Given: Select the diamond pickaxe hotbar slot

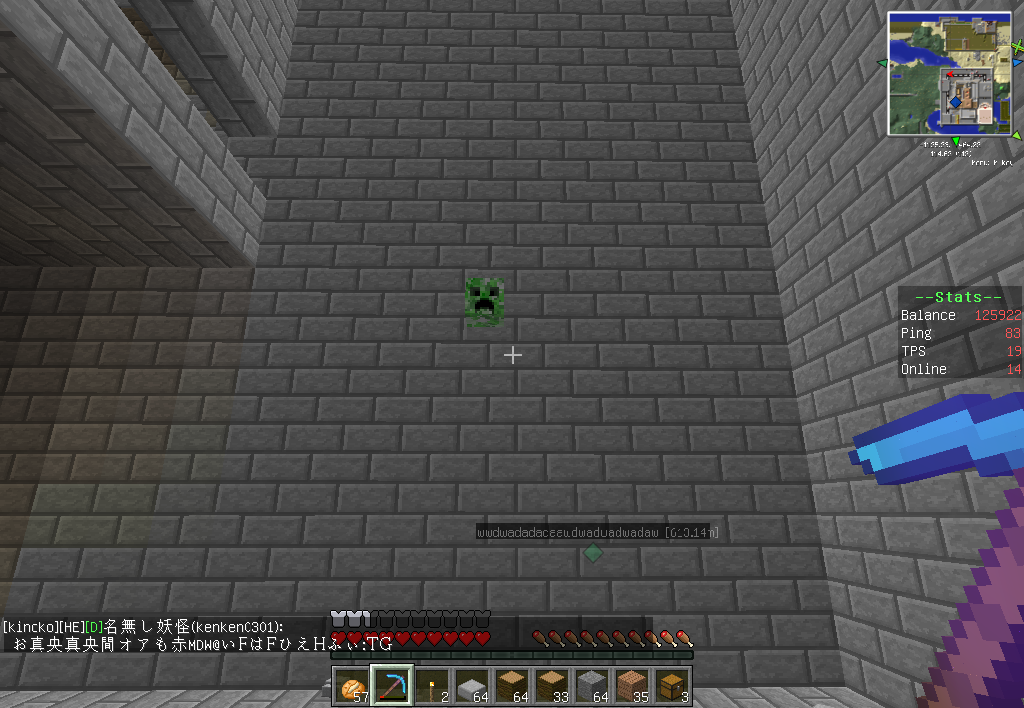Looking at the screenshot, I should click(392, 687).
